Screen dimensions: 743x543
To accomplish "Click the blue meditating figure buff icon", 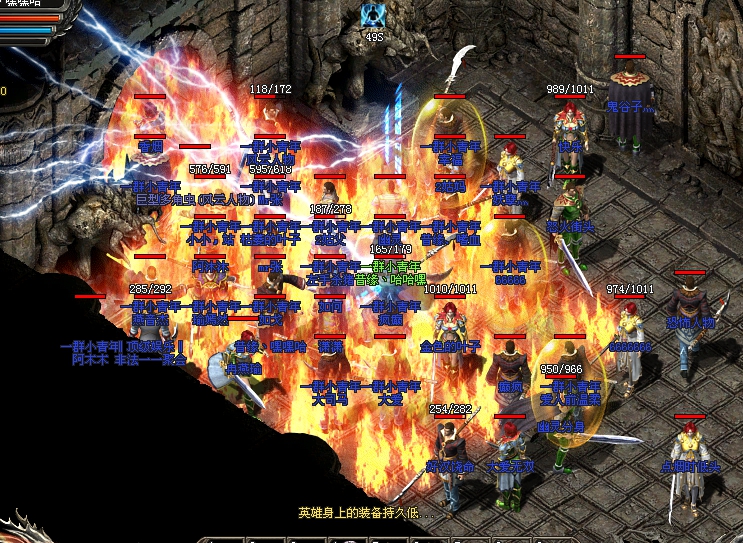I will [x=374, y=15].
